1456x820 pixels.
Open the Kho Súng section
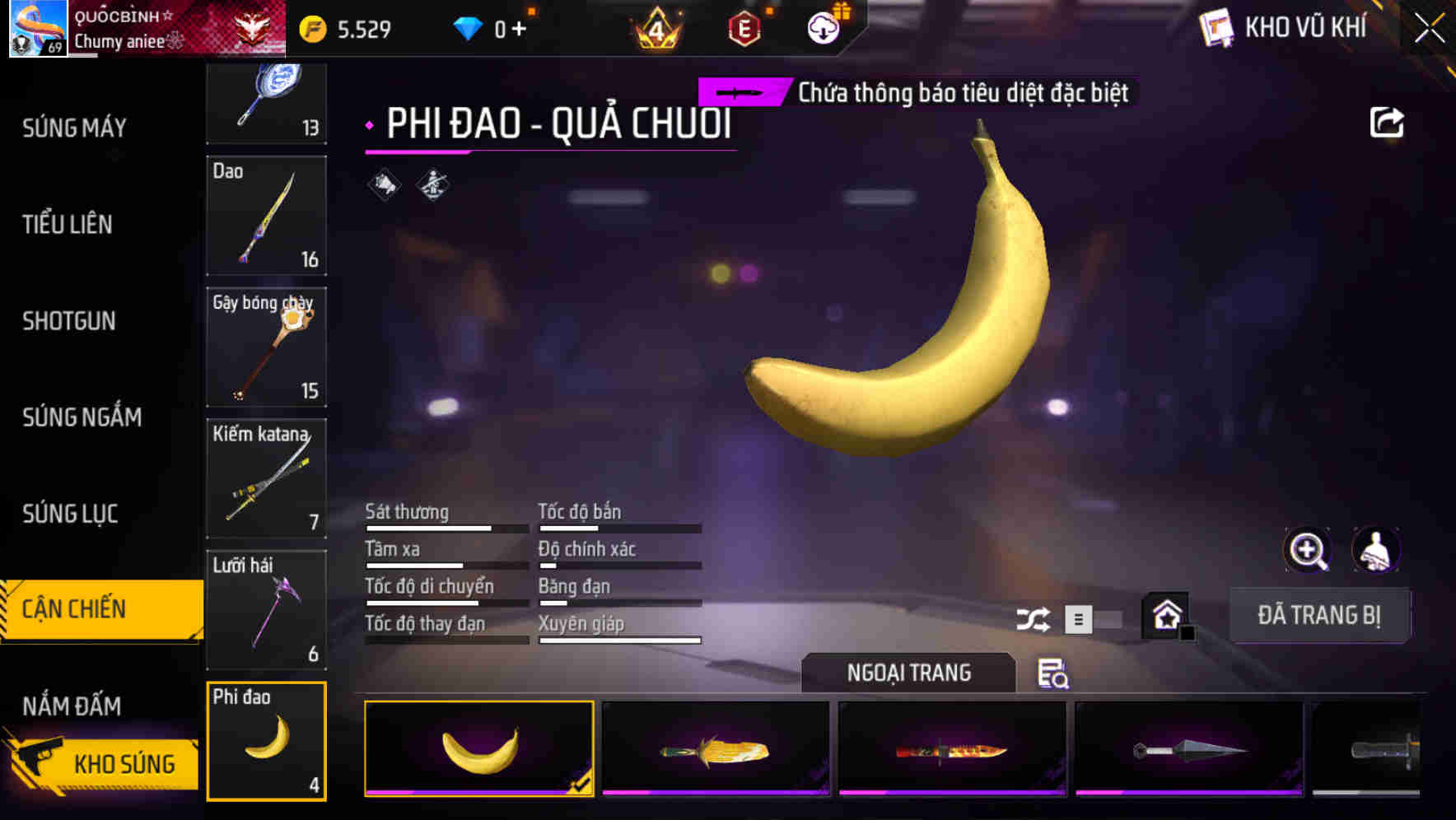pos(124,763)
